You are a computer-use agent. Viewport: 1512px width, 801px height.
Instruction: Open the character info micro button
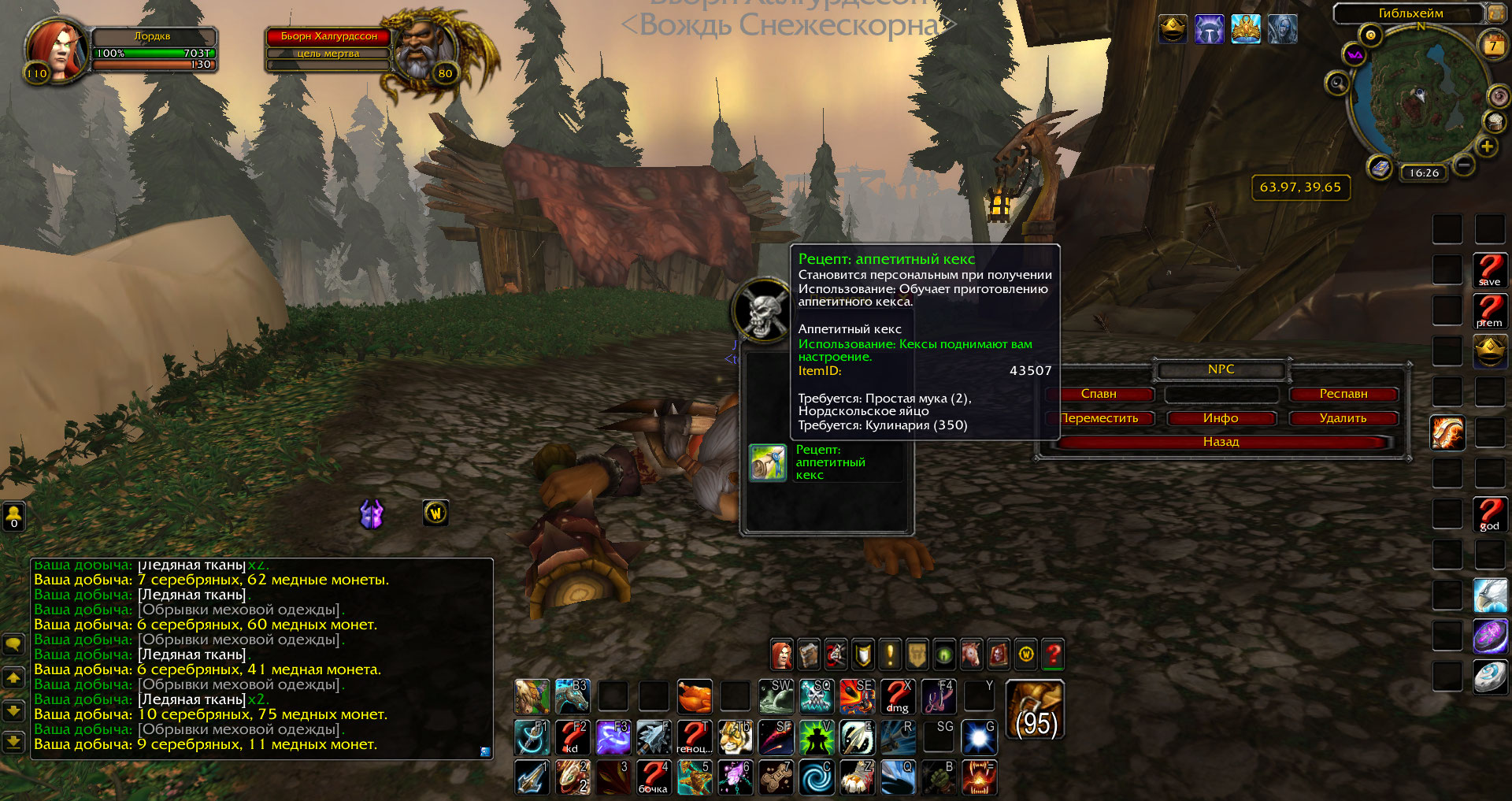(x=781, y=654)
